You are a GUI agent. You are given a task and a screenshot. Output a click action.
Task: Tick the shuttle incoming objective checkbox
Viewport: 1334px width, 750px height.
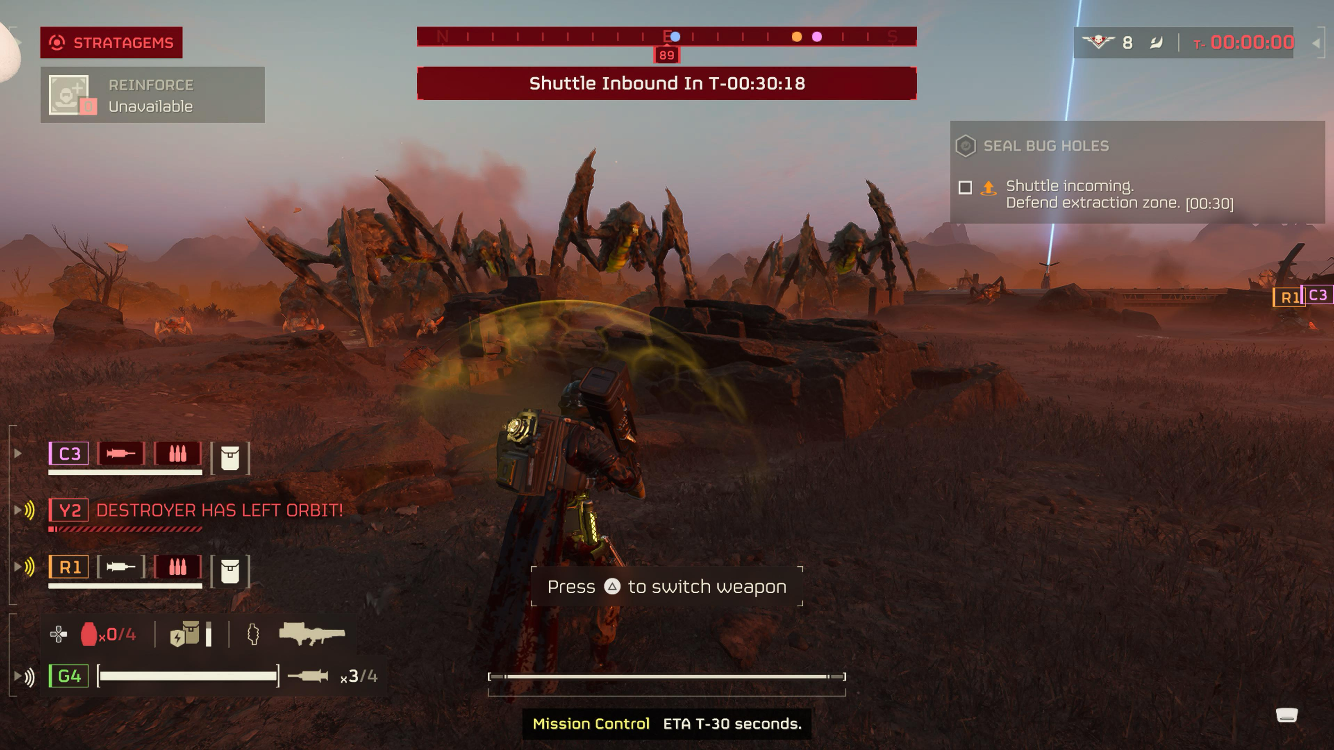tap(965, 187)
